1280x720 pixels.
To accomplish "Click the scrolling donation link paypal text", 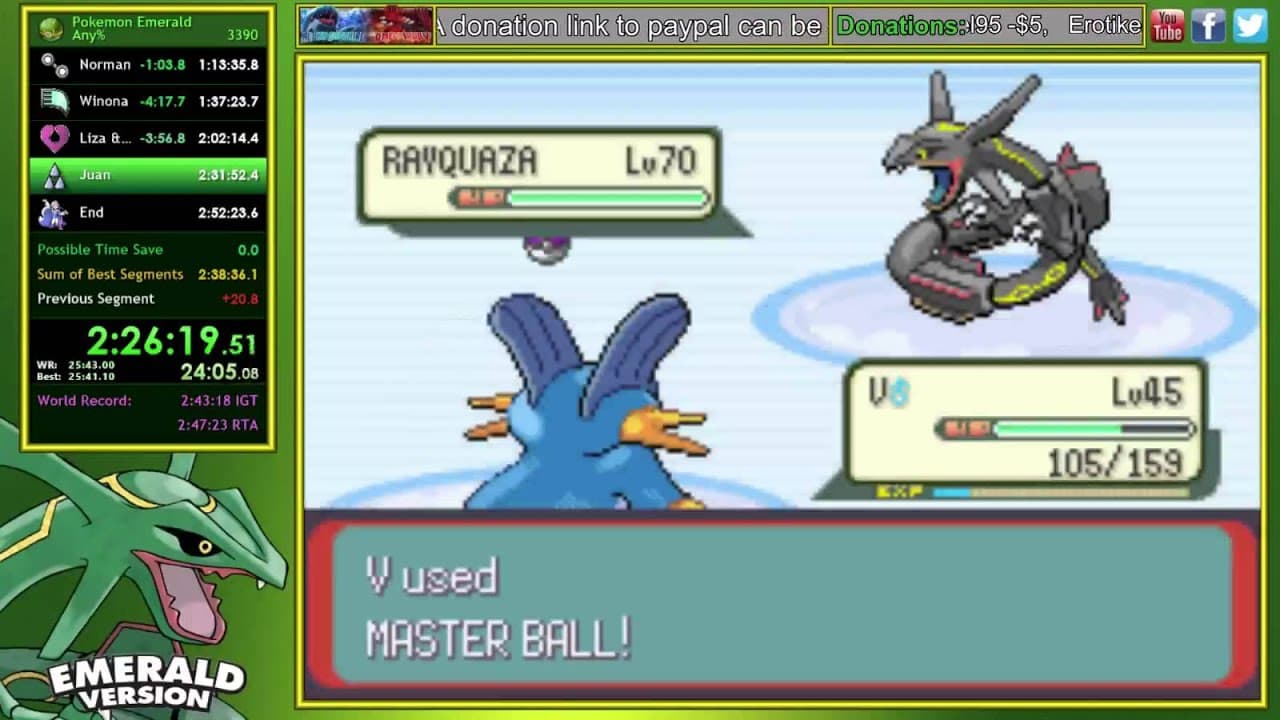I will (630, 26).
